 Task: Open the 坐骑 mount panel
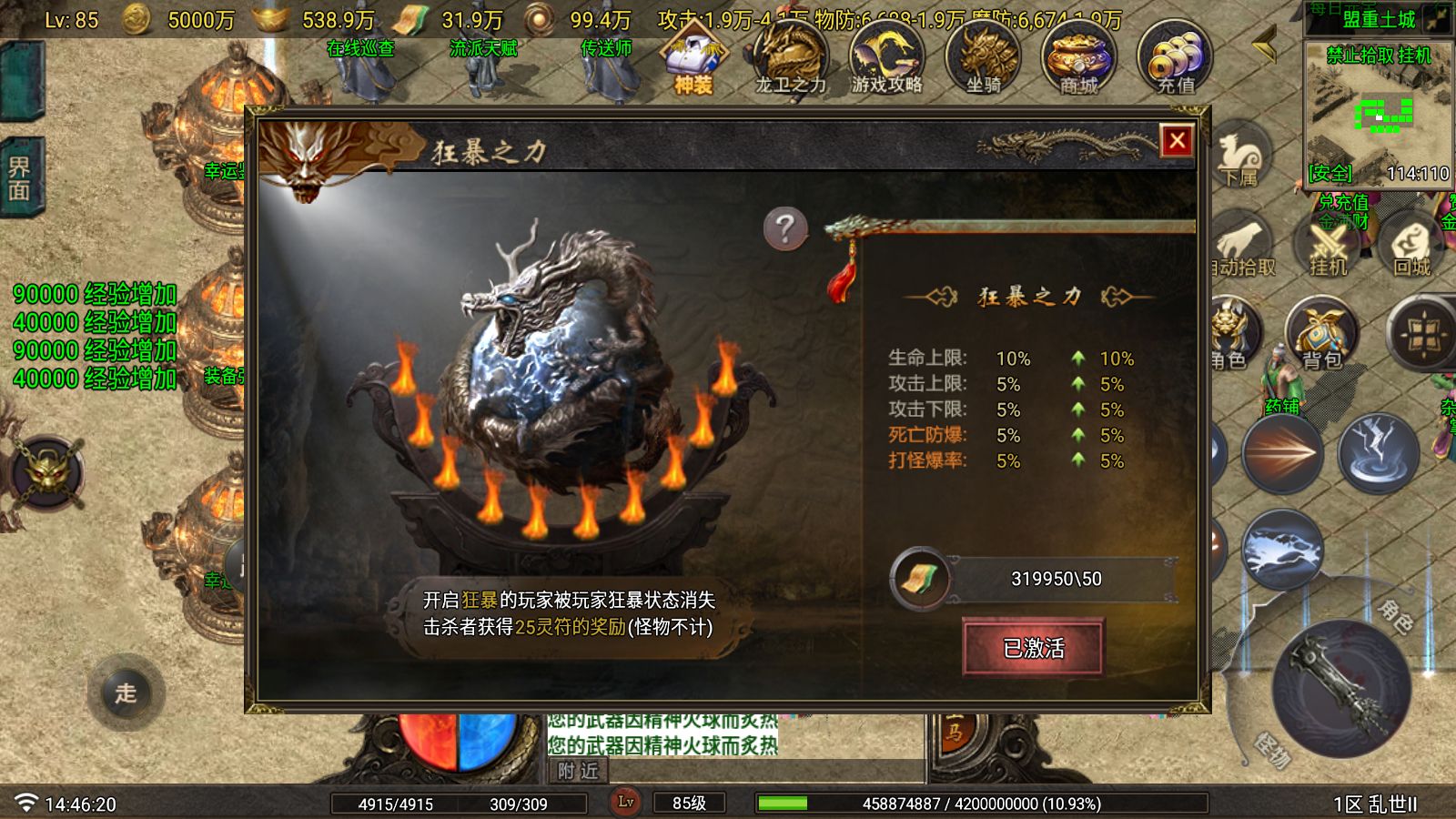[981, 59]
